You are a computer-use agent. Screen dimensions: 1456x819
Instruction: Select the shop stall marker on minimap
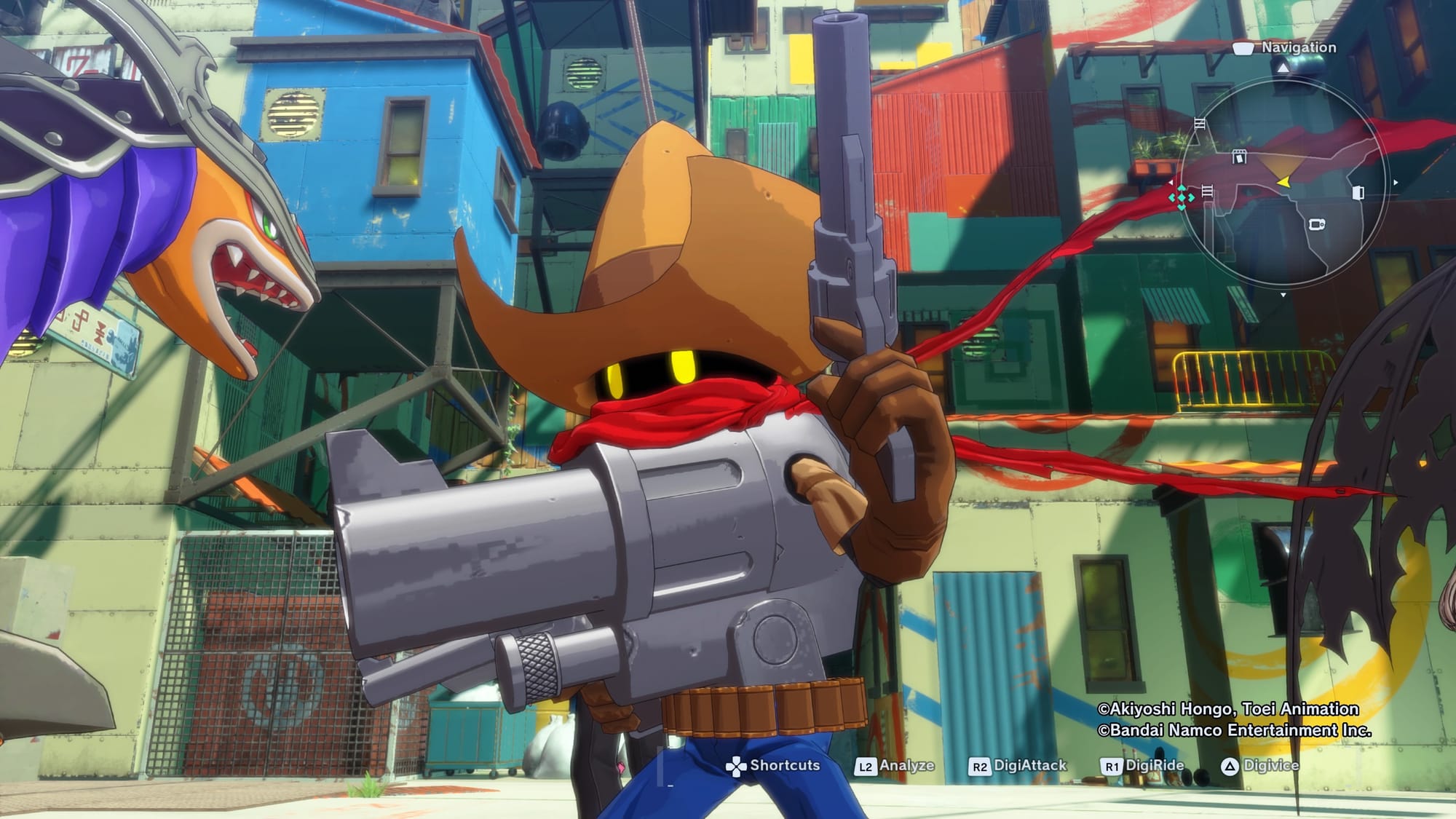click(x=1239, y=157)
